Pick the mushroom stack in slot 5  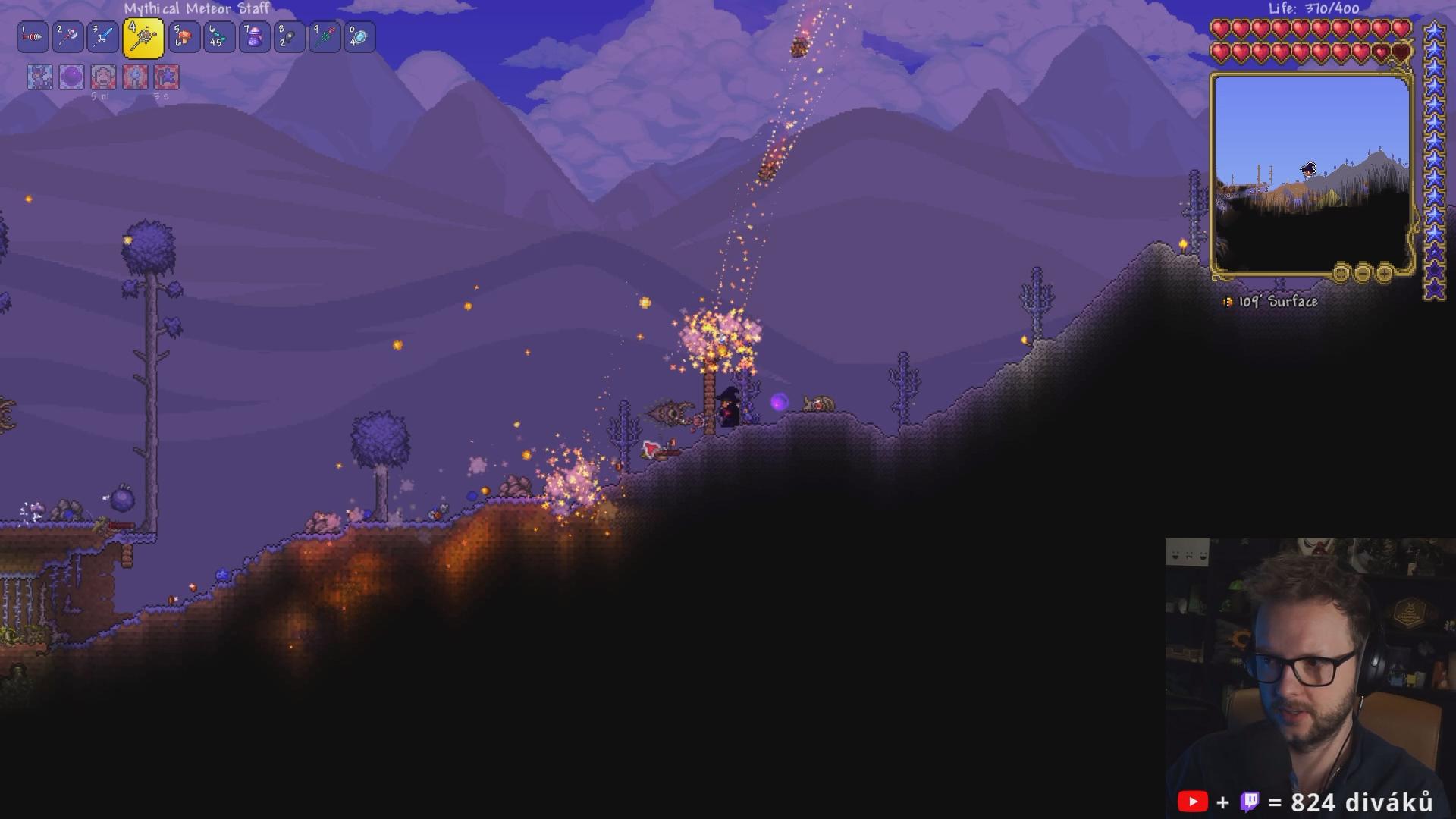tap(184, 37)
